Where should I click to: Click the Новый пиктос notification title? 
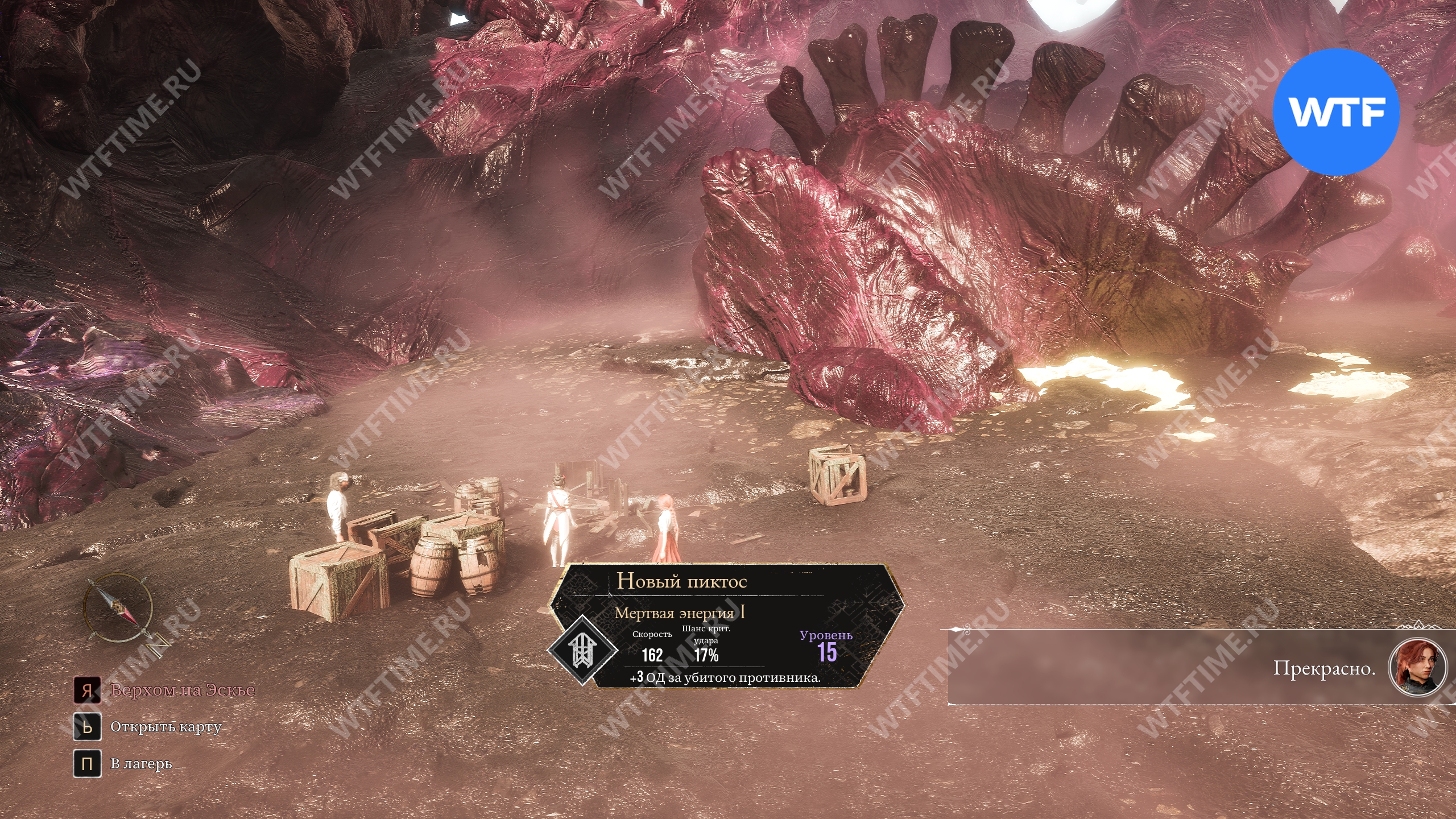tap(681, 581)
